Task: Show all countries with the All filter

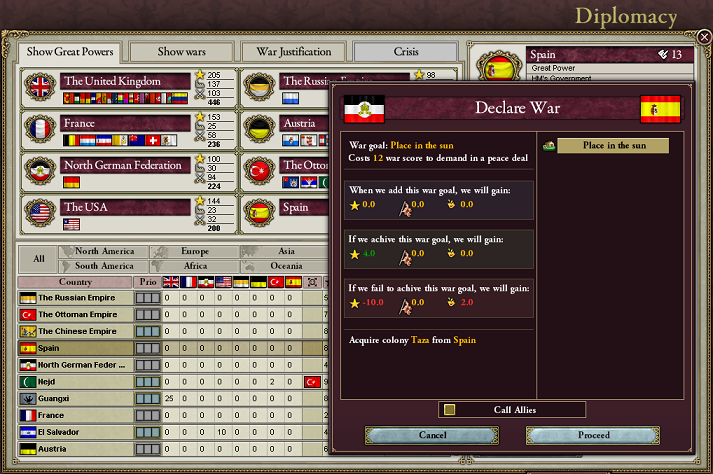Action: tap(39, 259)
